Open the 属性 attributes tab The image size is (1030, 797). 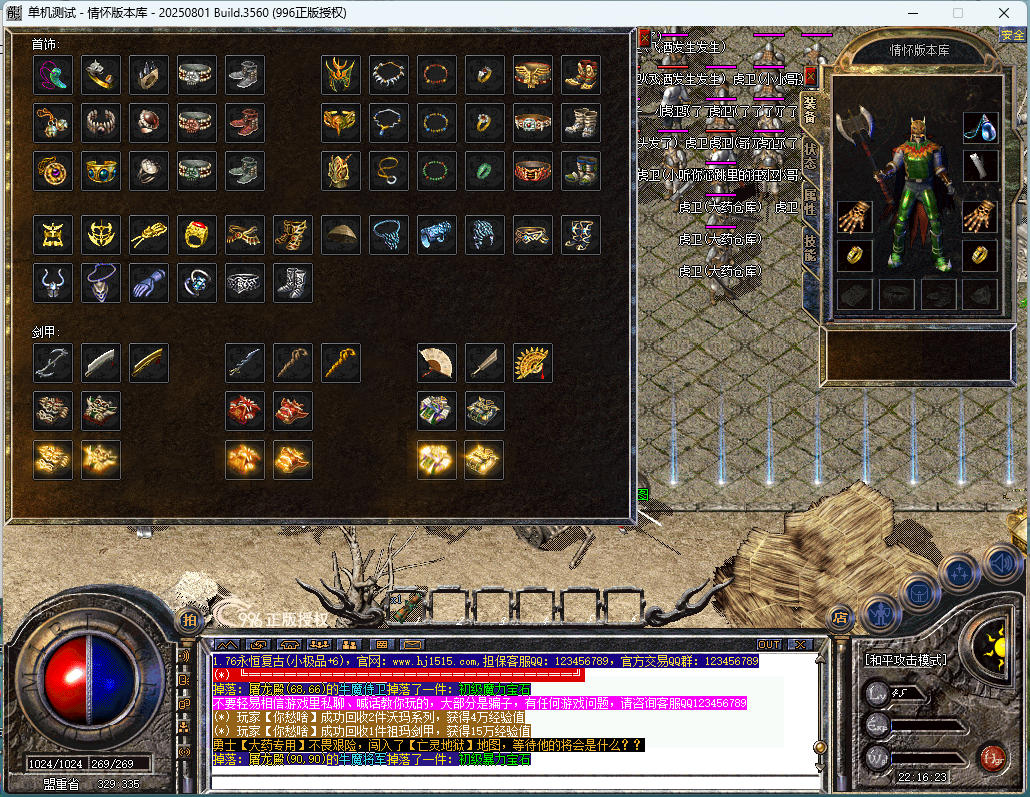point(810,200)
